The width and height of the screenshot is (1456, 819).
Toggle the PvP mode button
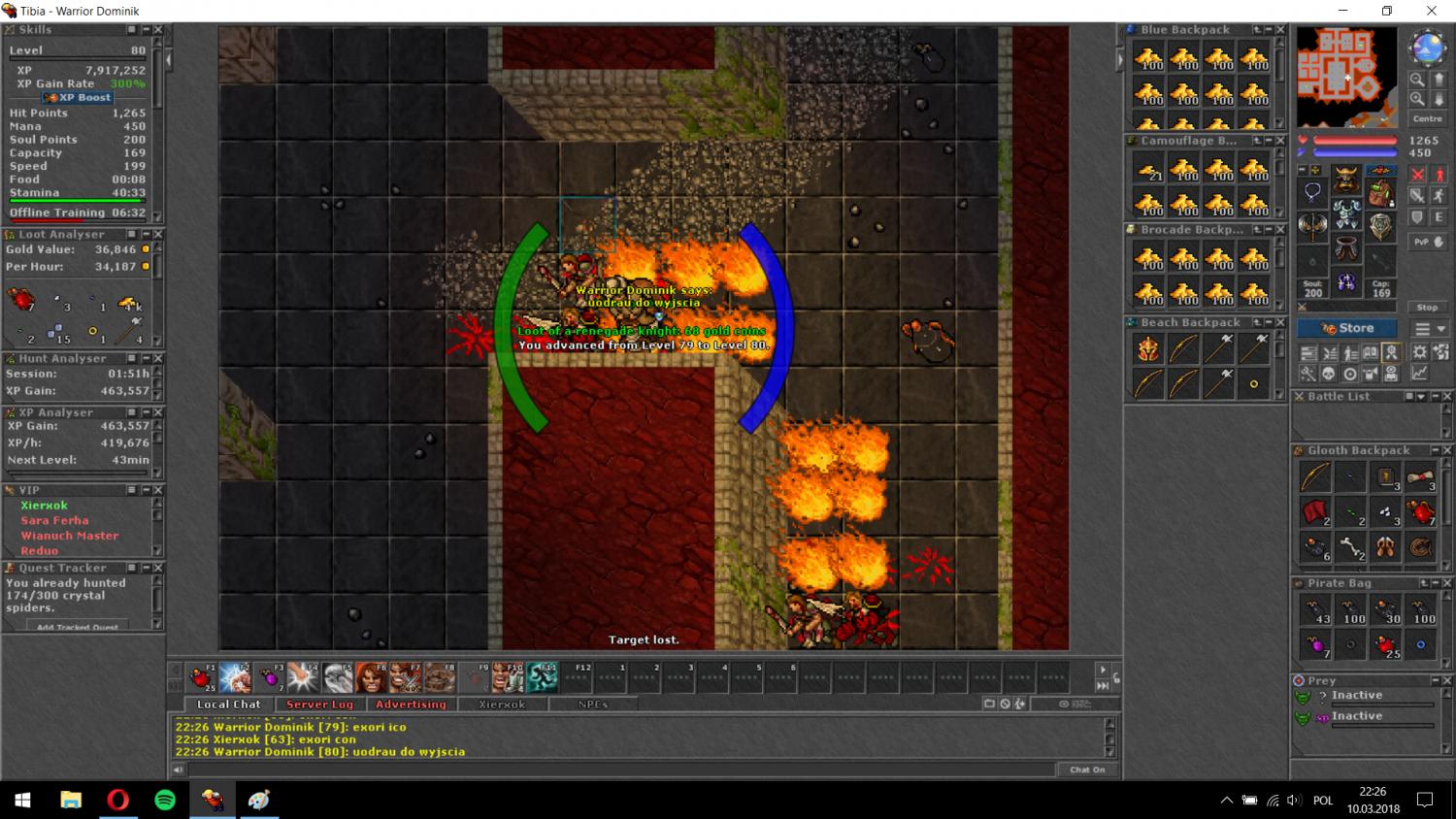(1427, 242)
